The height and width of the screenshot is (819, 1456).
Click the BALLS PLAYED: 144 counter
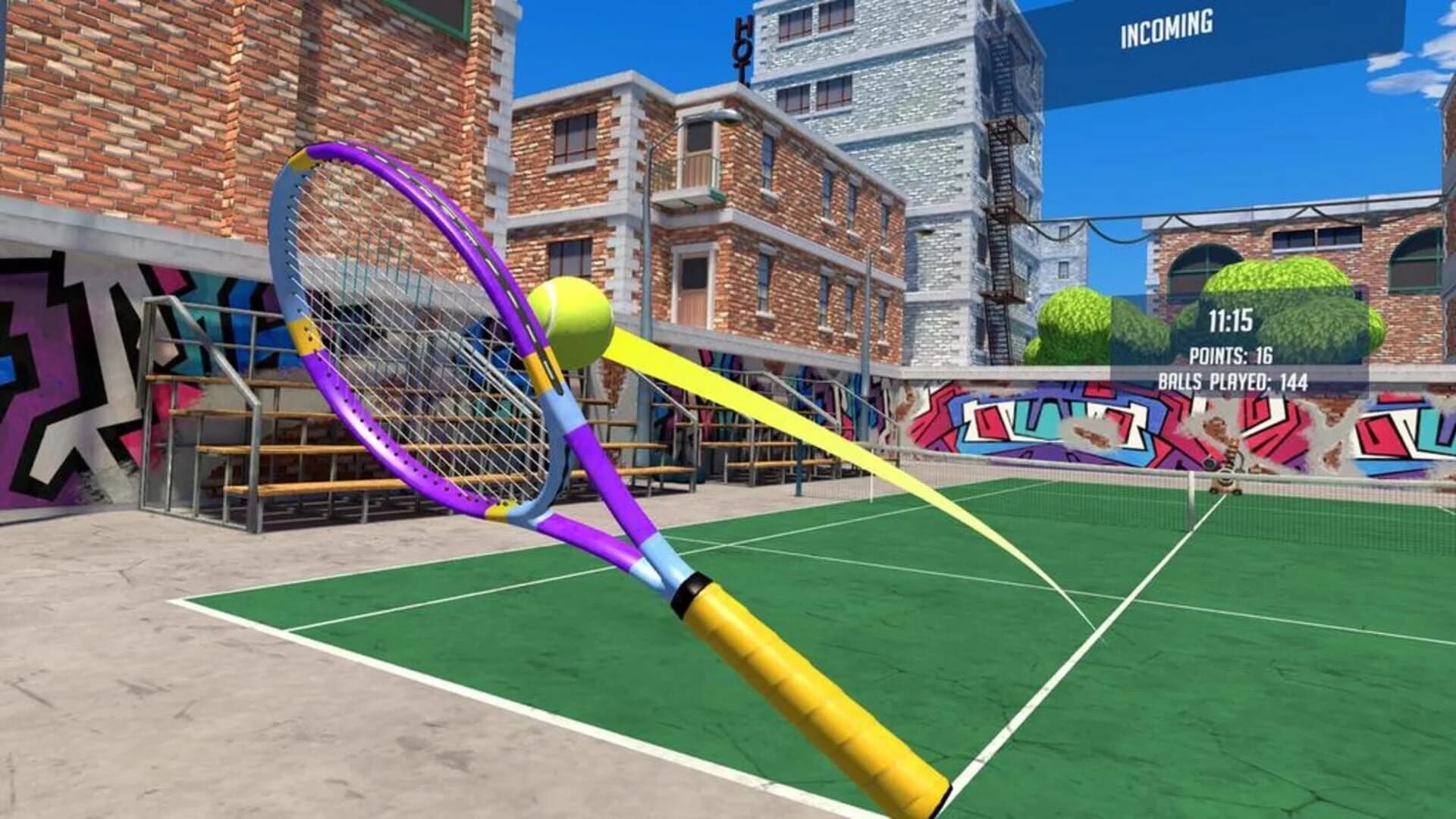[1232, 380]
